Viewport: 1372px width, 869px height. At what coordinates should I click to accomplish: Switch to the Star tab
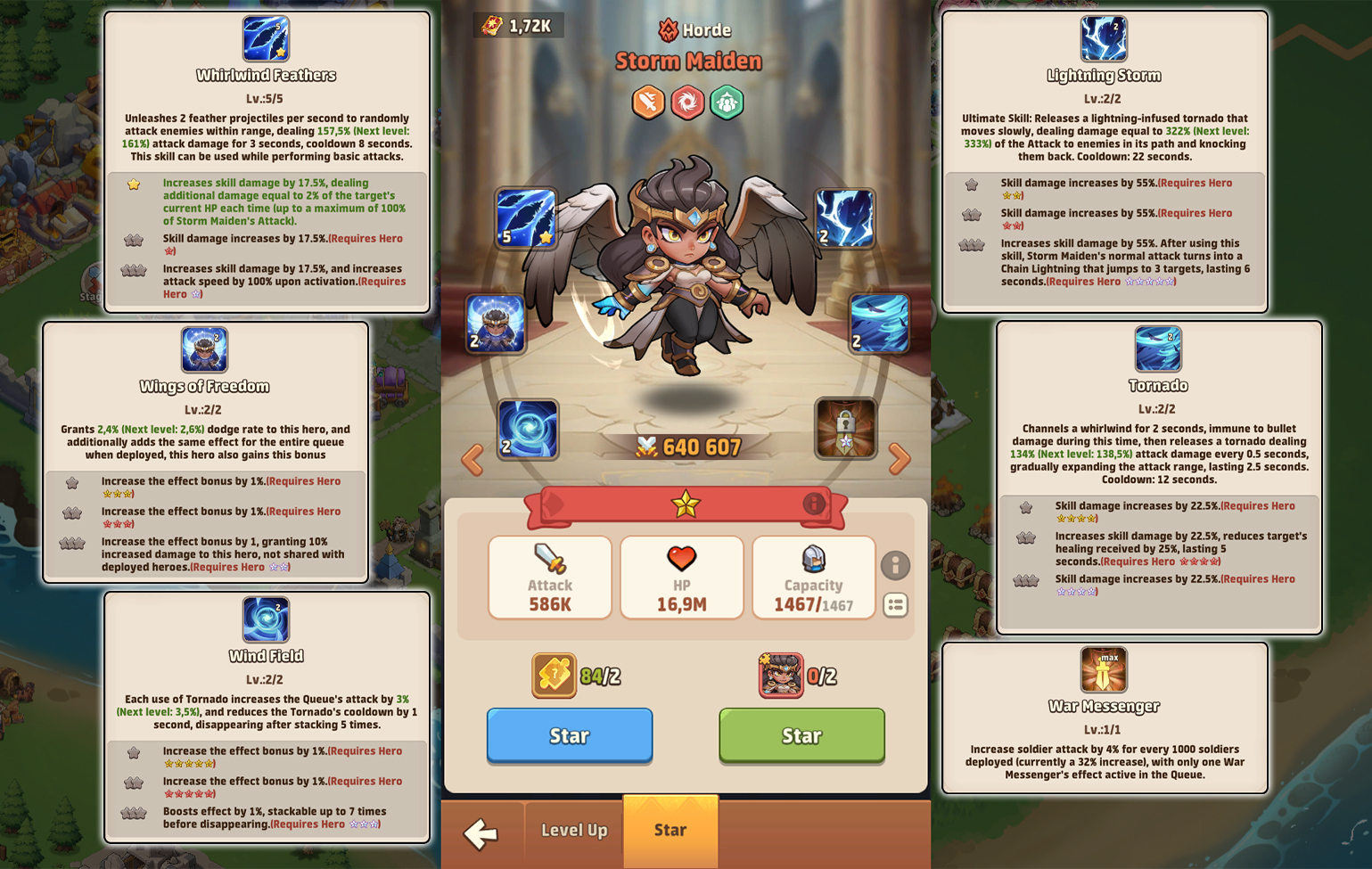pos(670,830)
